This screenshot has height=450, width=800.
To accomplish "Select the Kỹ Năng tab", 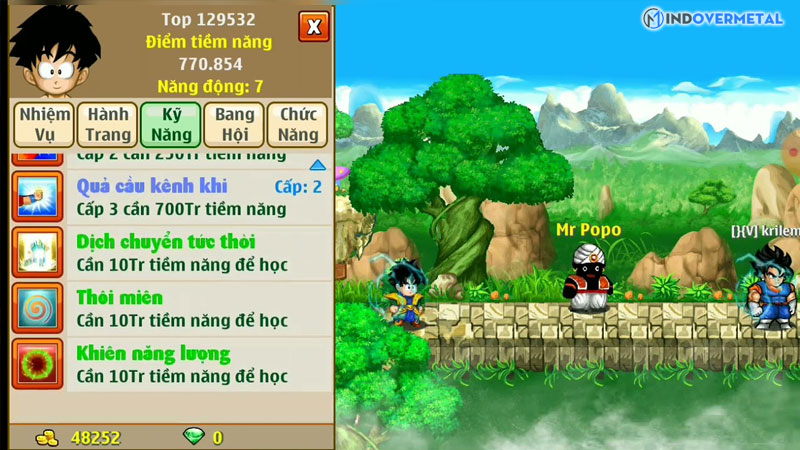I will 170,125.
